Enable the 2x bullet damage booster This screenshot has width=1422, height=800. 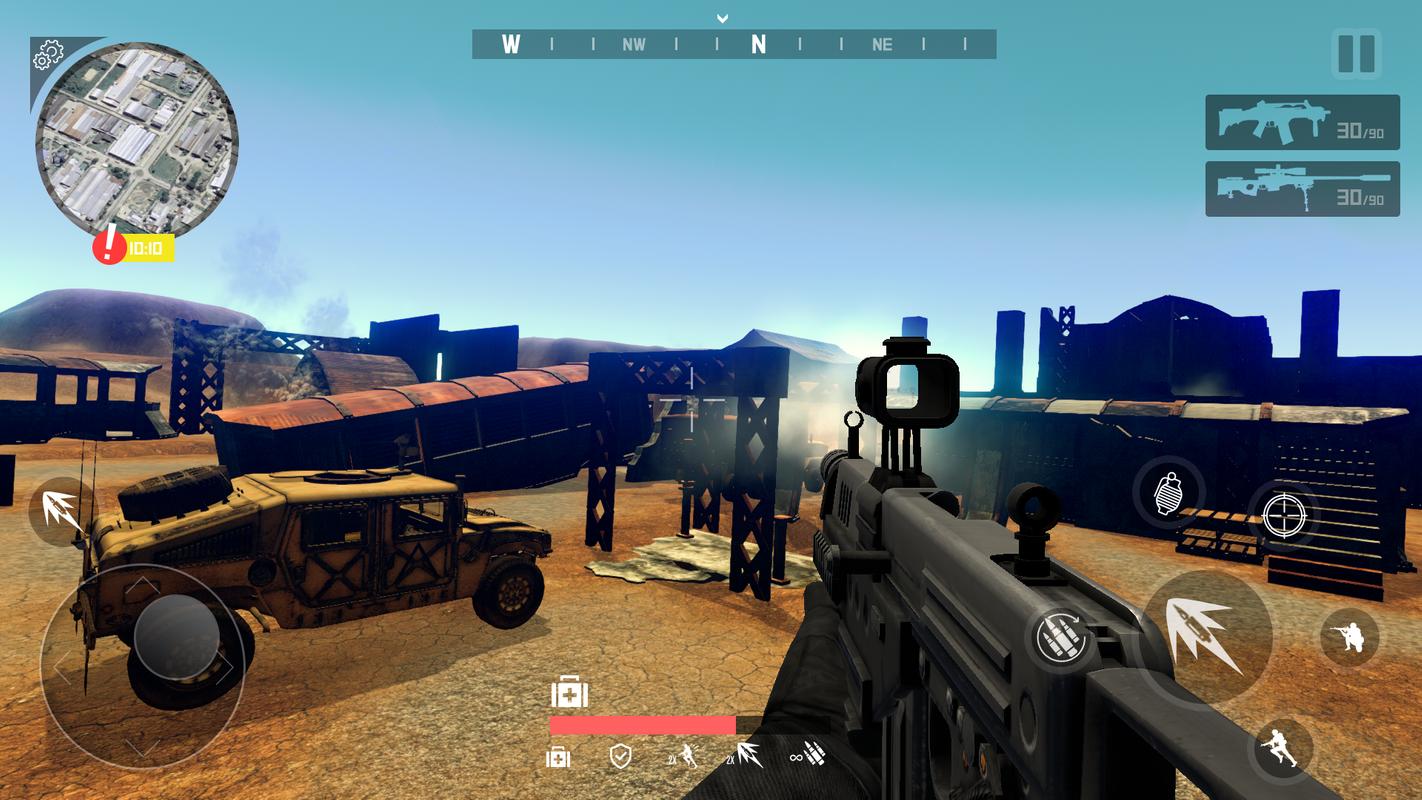(743, 757)
